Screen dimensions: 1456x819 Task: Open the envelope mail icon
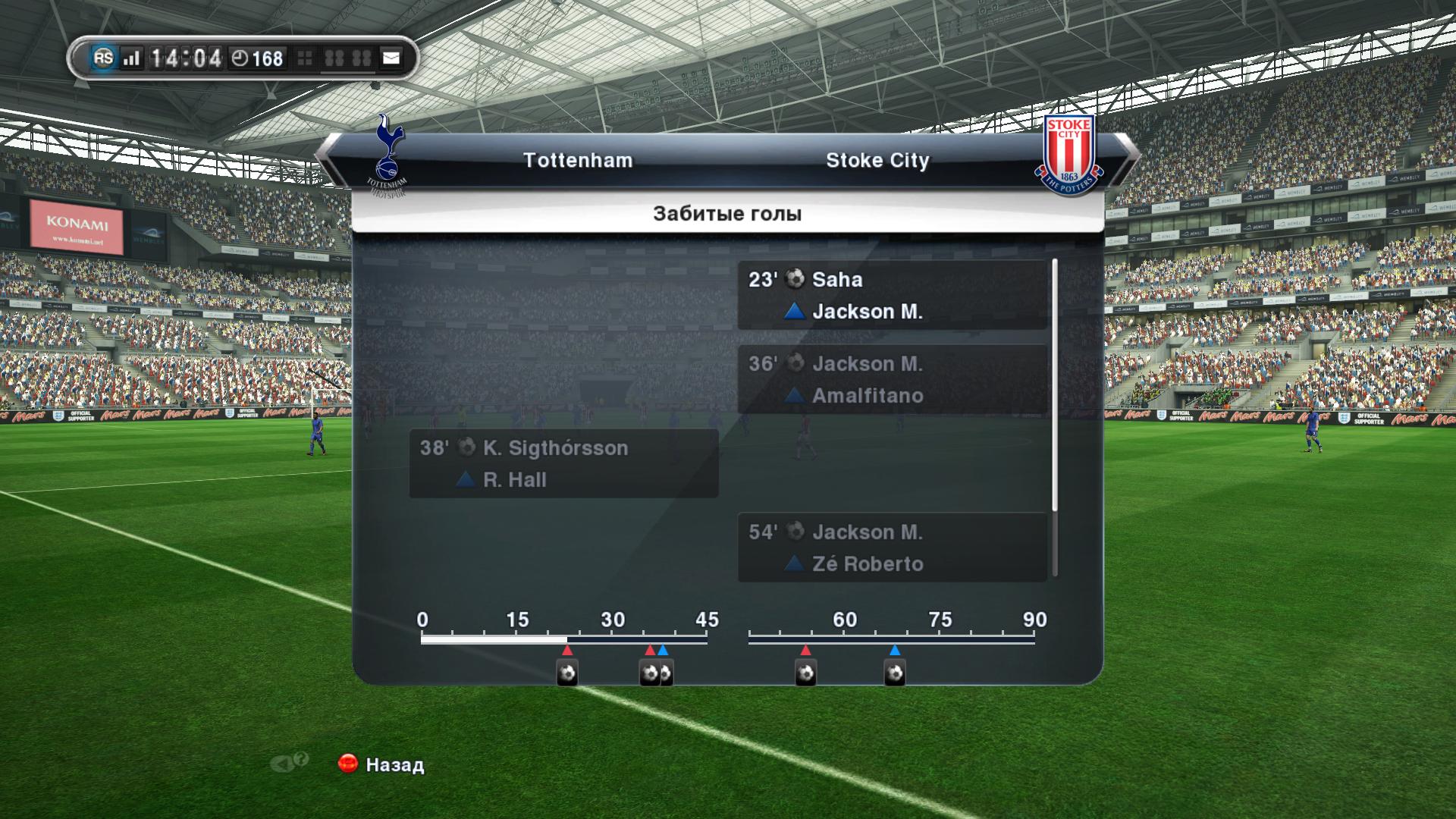(391, 58)
